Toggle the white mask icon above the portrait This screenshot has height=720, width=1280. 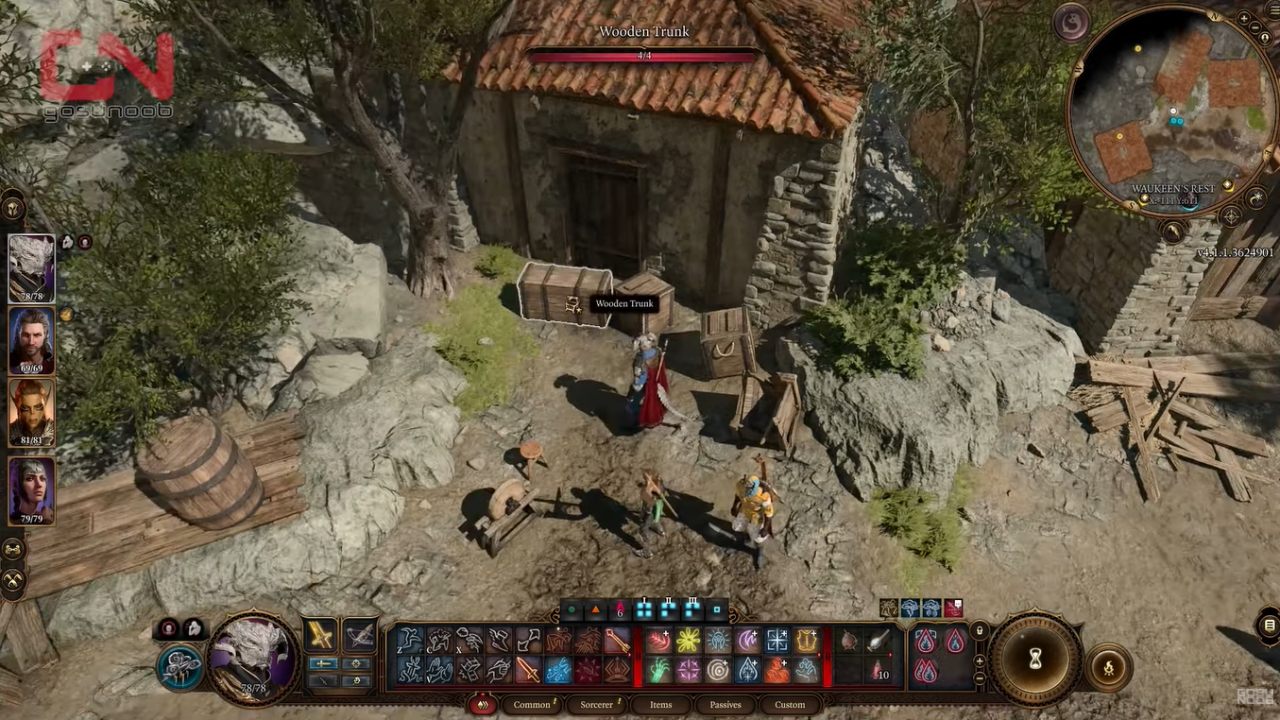tap(193, 629)
